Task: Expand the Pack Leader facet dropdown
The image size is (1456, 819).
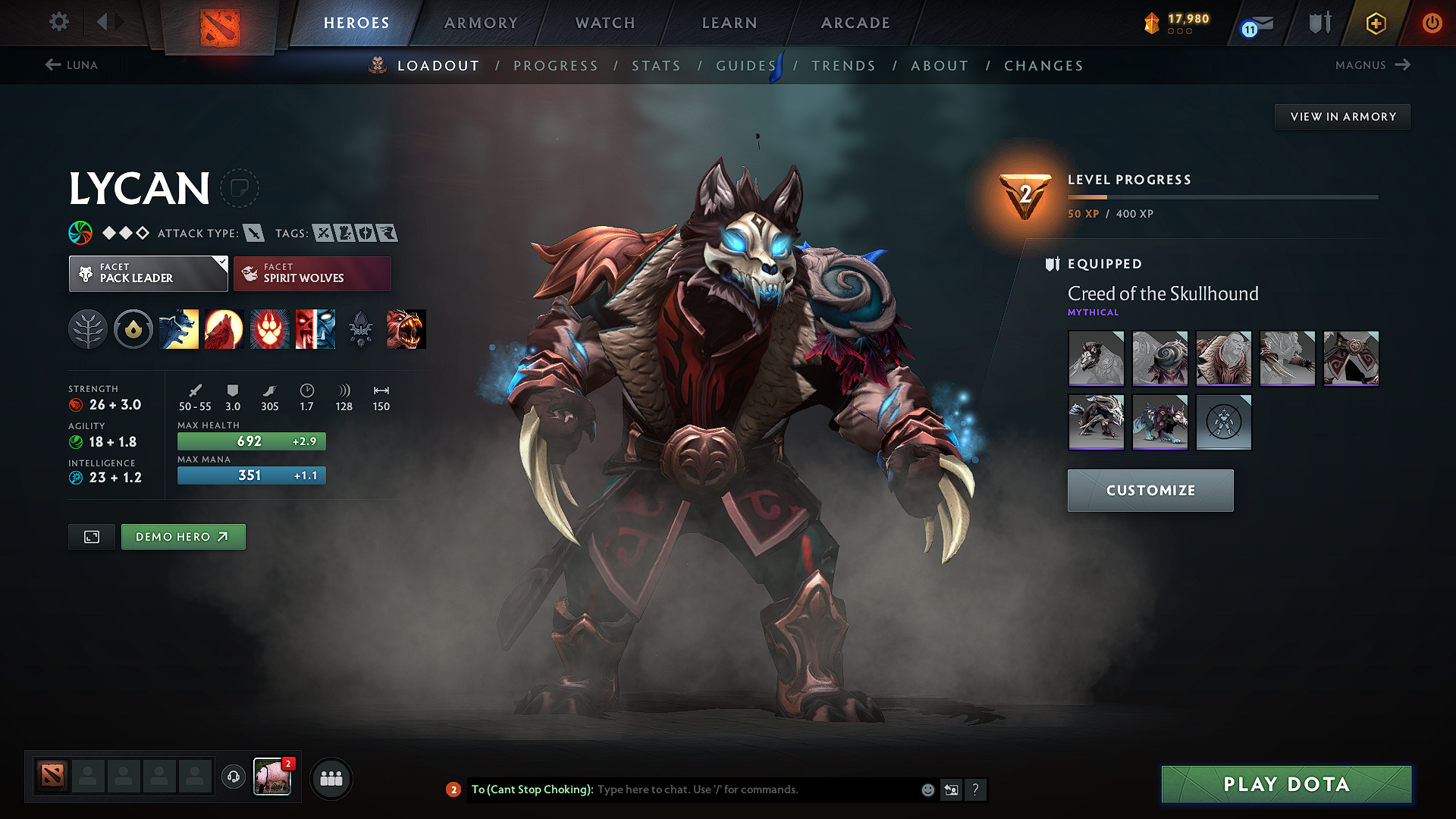Action: pos(148,273)
